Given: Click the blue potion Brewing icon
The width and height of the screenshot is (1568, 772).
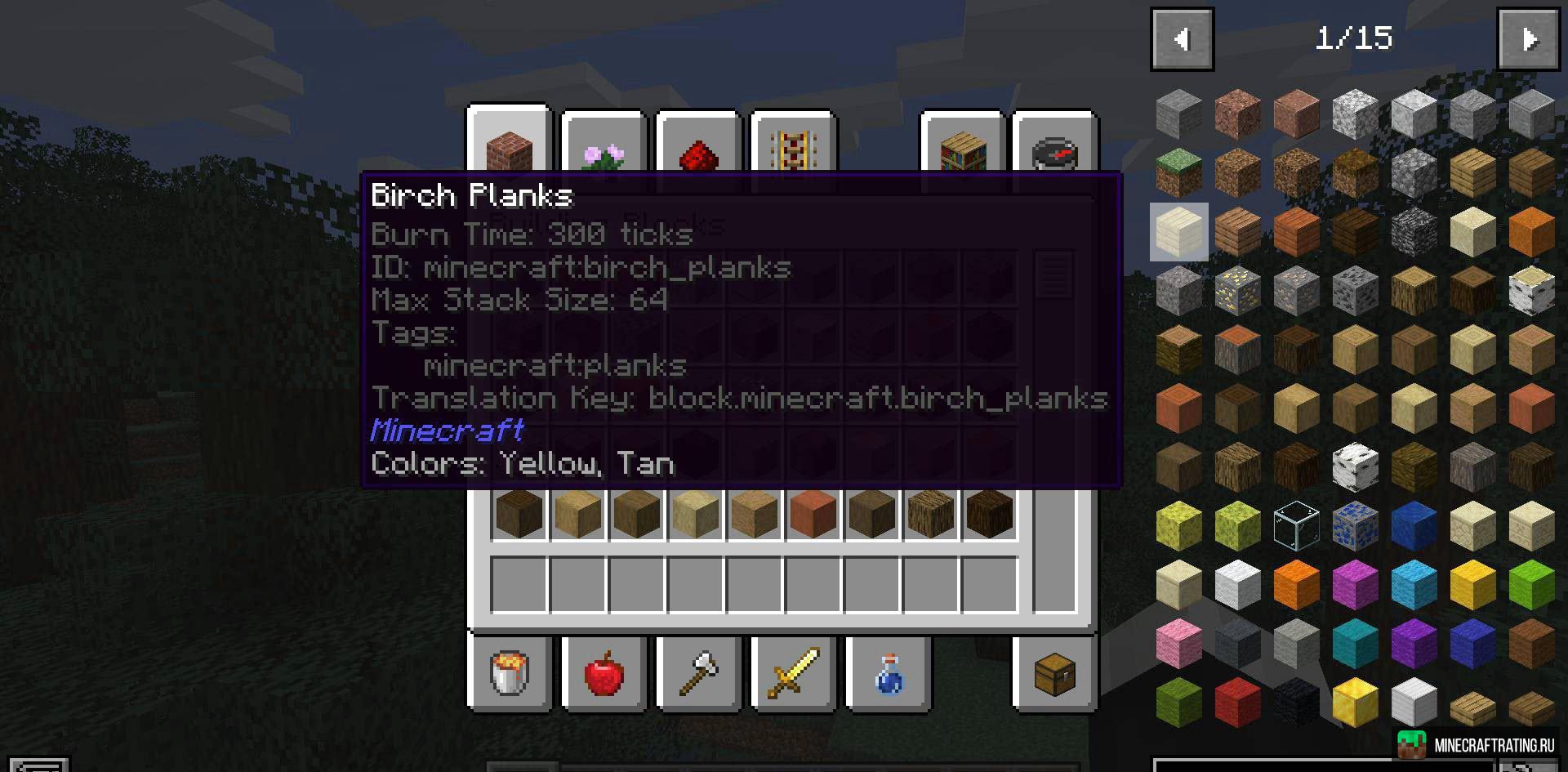Looking at the screenshot, I should [x=886, y=674].
